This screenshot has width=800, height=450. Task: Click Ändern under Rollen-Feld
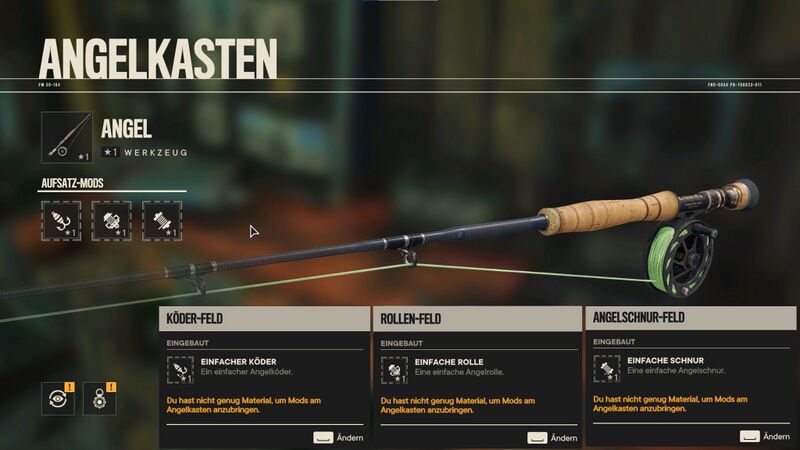coord(552,437)
